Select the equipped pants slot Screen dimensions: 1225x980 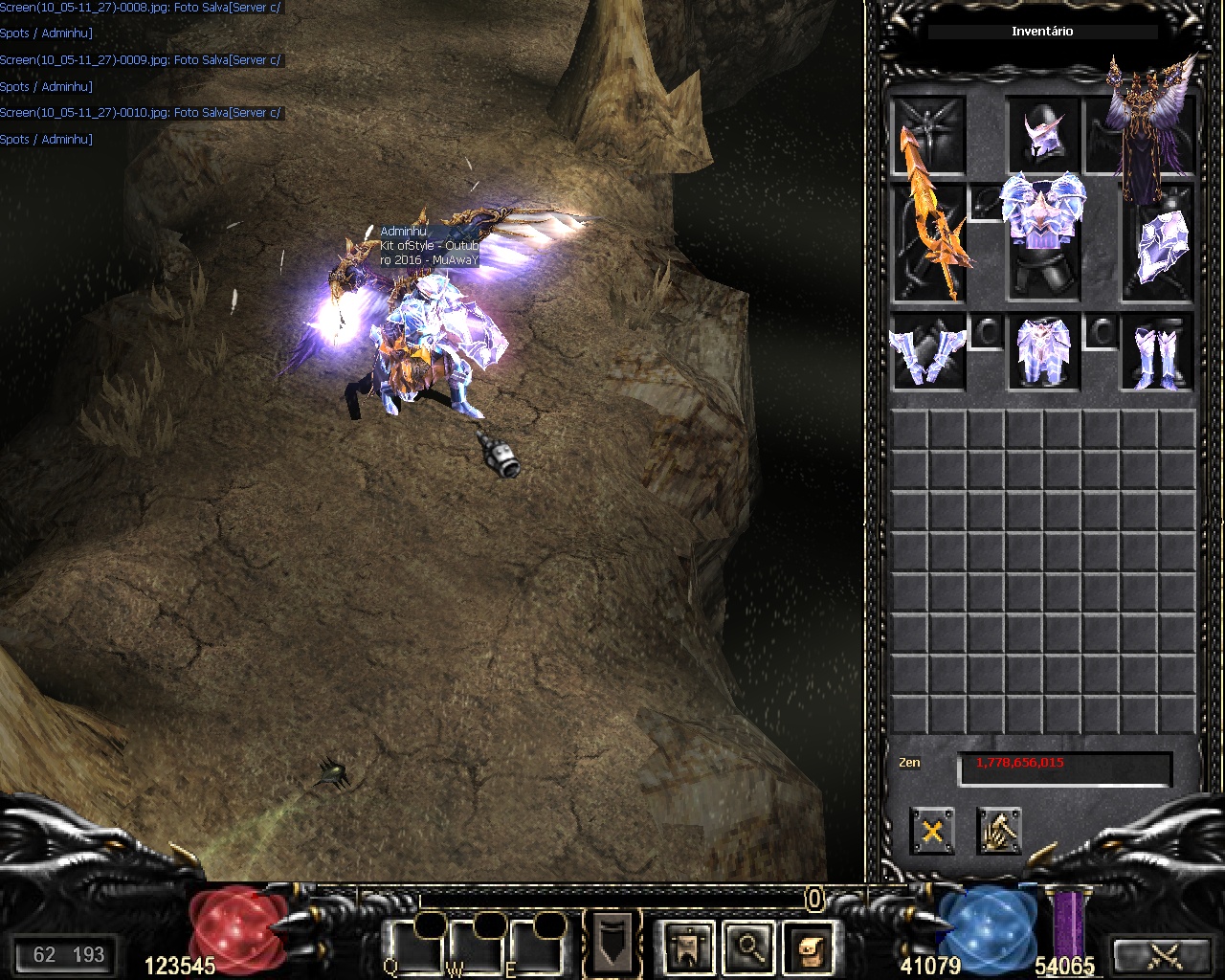pos(1043,352)
